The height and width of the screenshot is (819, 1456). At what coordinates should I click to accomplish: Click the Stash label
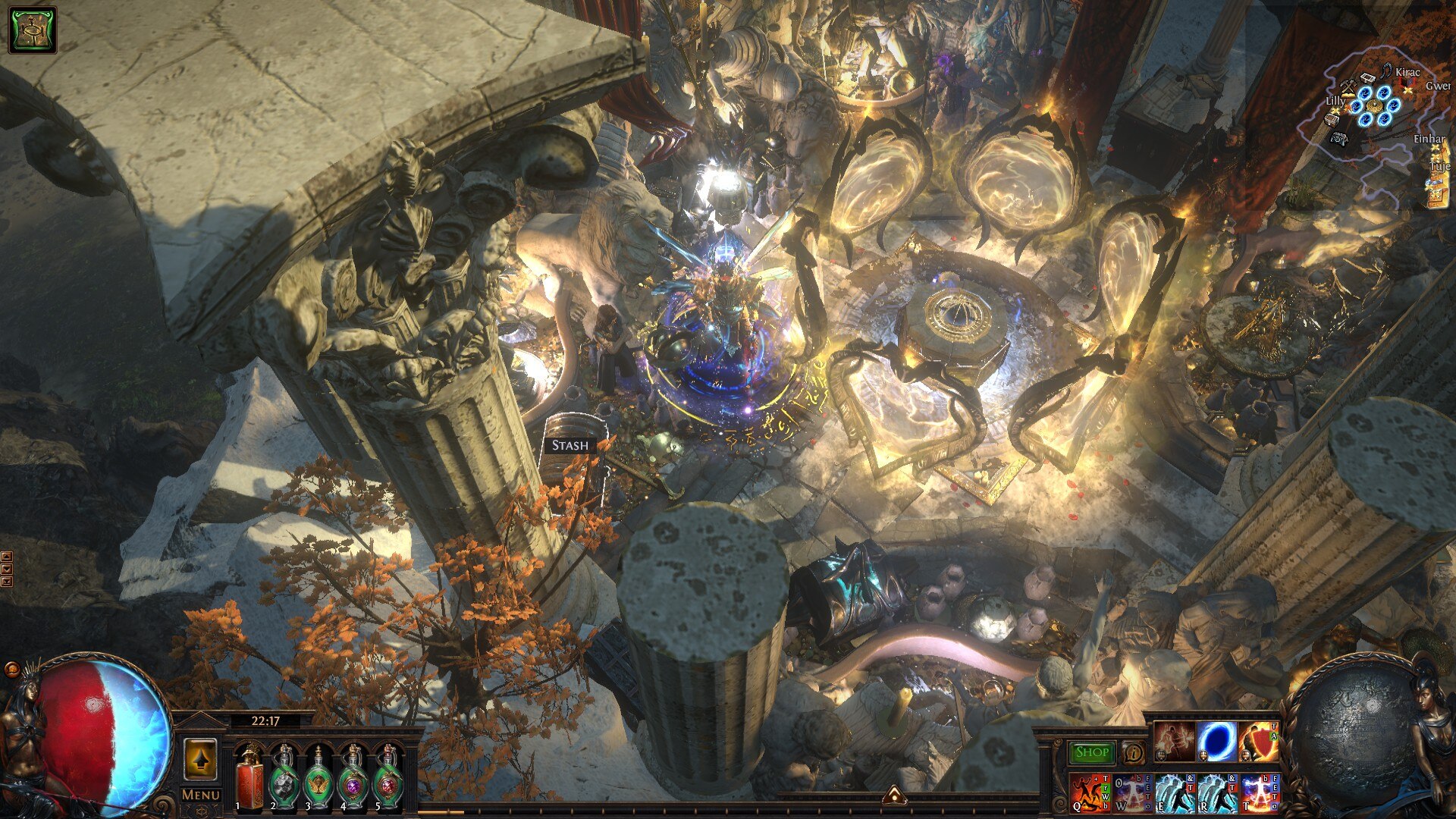tap(570, 445)
